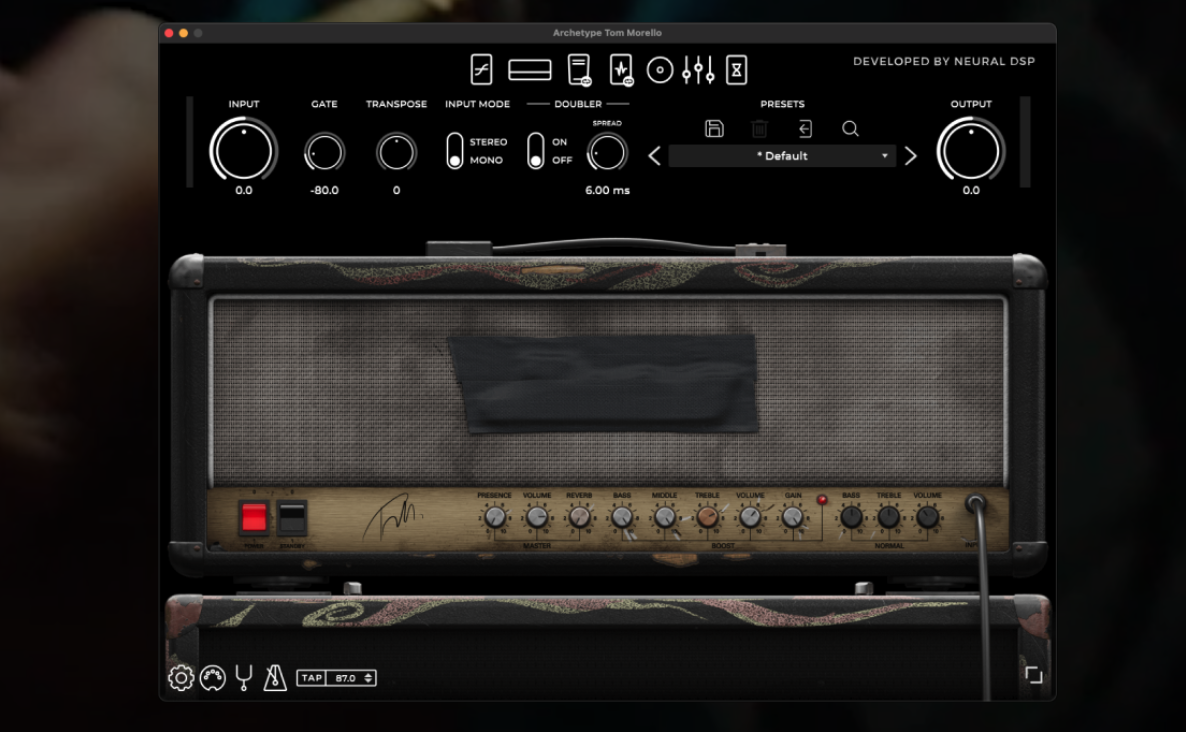1186x732 pixels.
Task: Toggle the Input Mode stereo/mono switch
Action: click(x=455, y=151)
